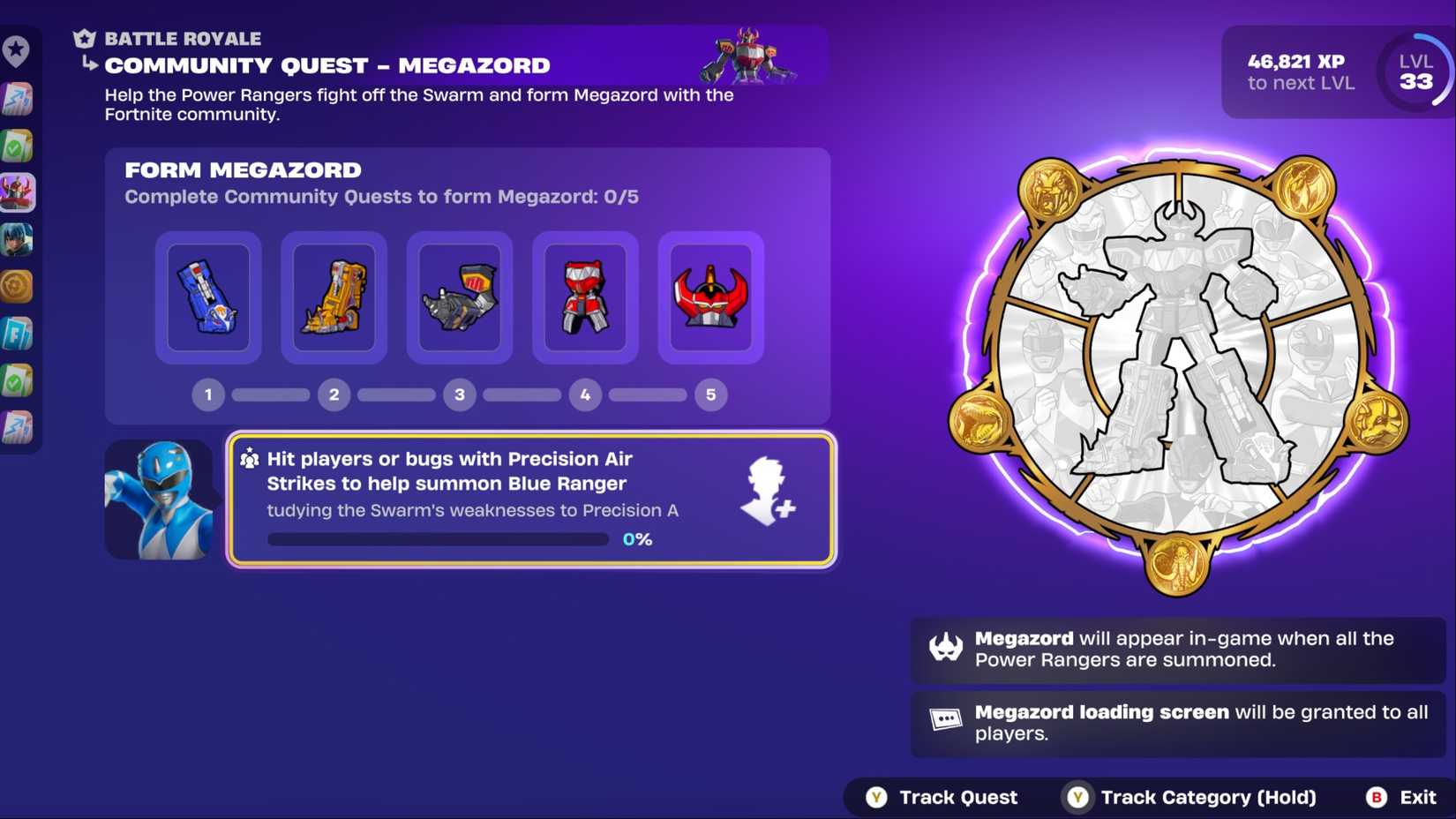Select the yellow Sabertooth zord thumbnail
Viewport: 1456px width, 819px height.
click(334, 297)
